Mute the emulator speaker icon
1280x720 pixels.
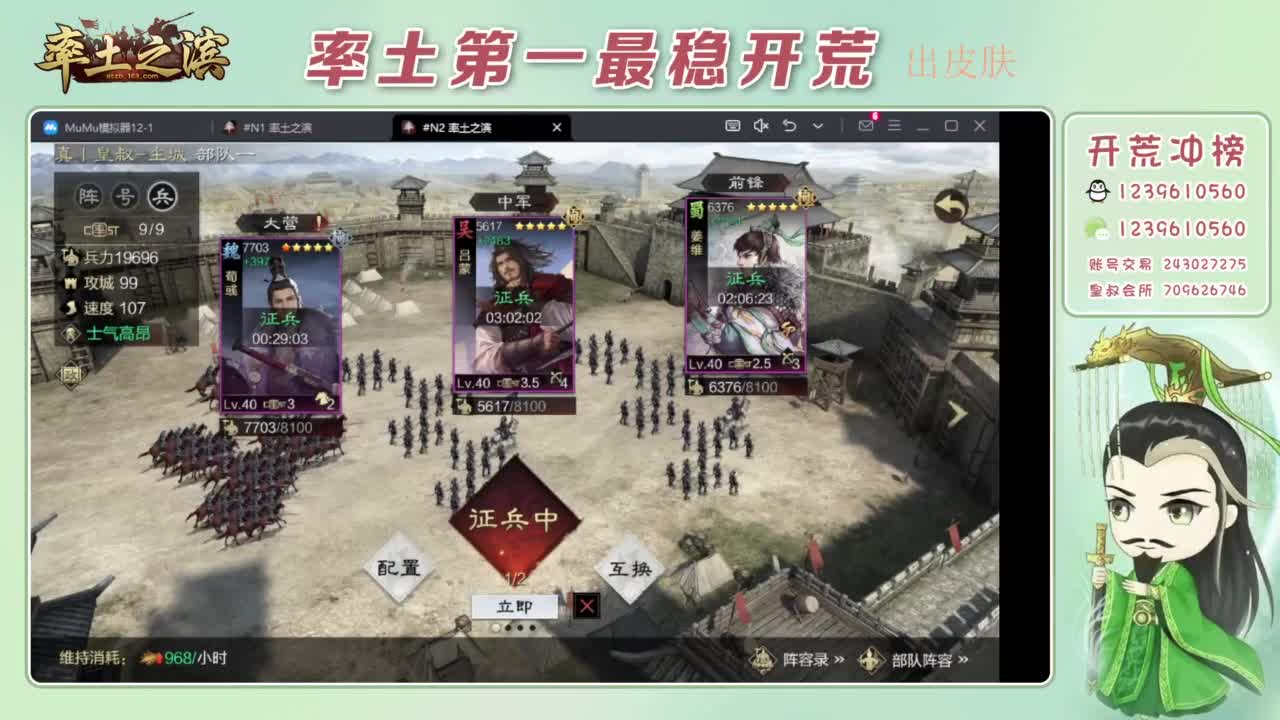tap(761, 127)
